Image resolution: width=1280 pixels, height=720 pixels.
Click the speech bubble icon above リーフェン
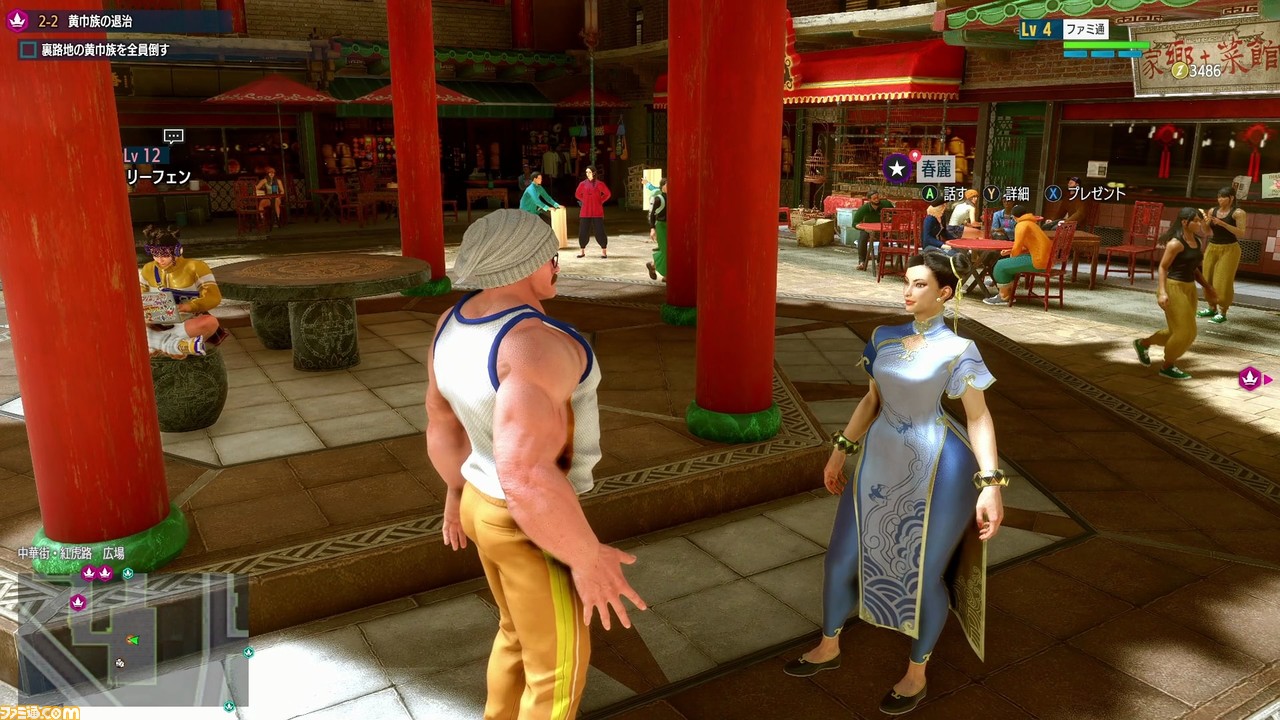pos(173,136)
